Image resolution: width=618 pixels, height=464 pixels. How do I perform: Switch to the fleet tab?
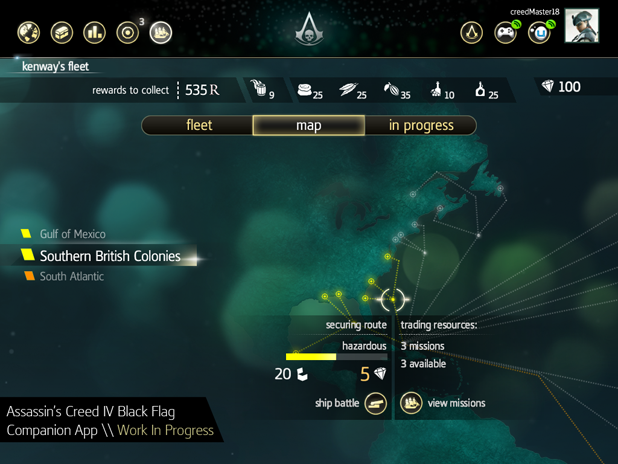(199, 125)
